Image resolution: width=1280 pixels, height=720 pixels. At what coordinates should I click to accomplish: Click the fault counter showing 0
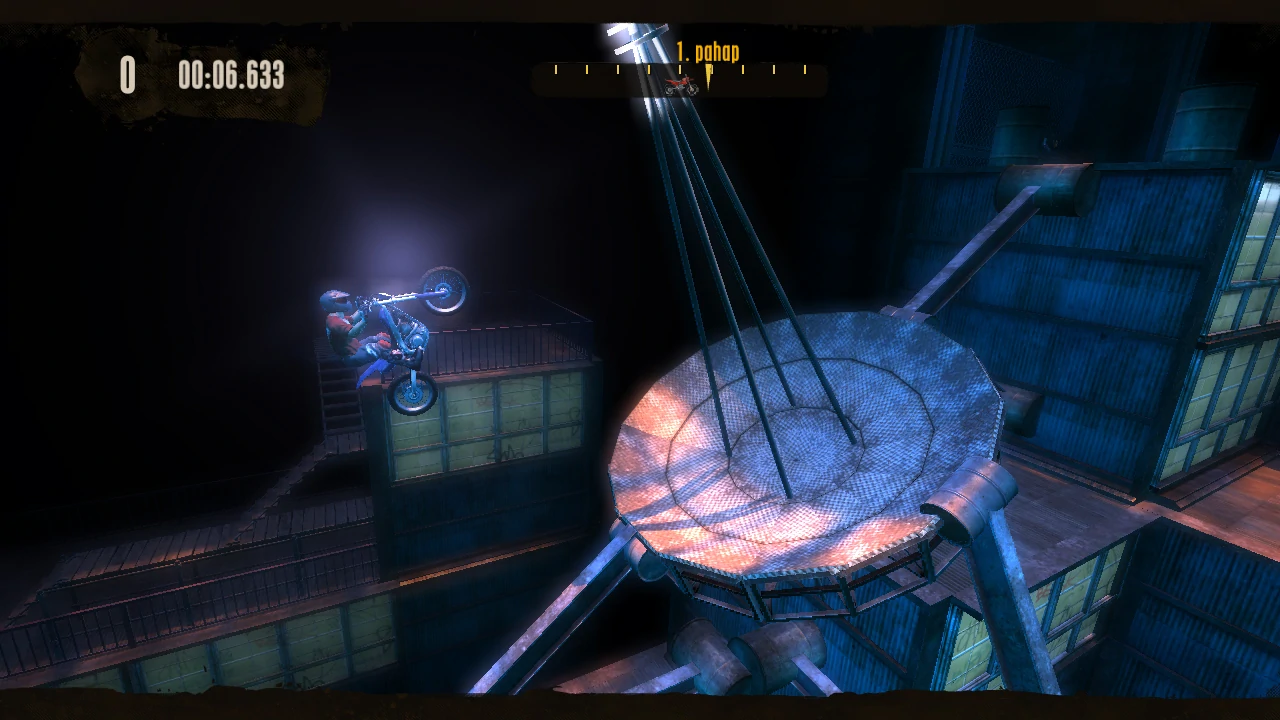[128, 72]
